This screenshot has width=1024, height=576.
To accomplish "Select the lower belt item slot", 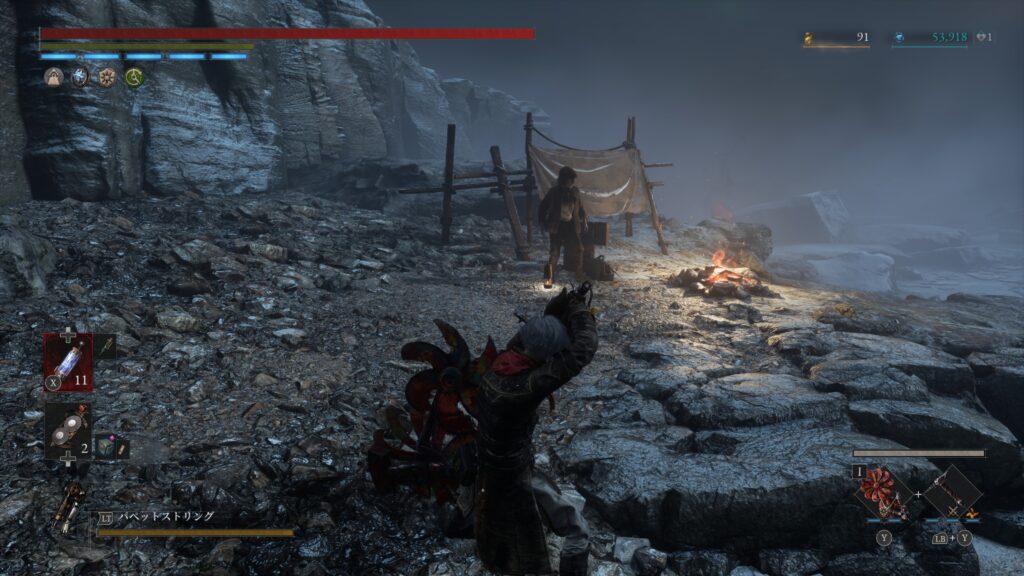I will 67,430.
